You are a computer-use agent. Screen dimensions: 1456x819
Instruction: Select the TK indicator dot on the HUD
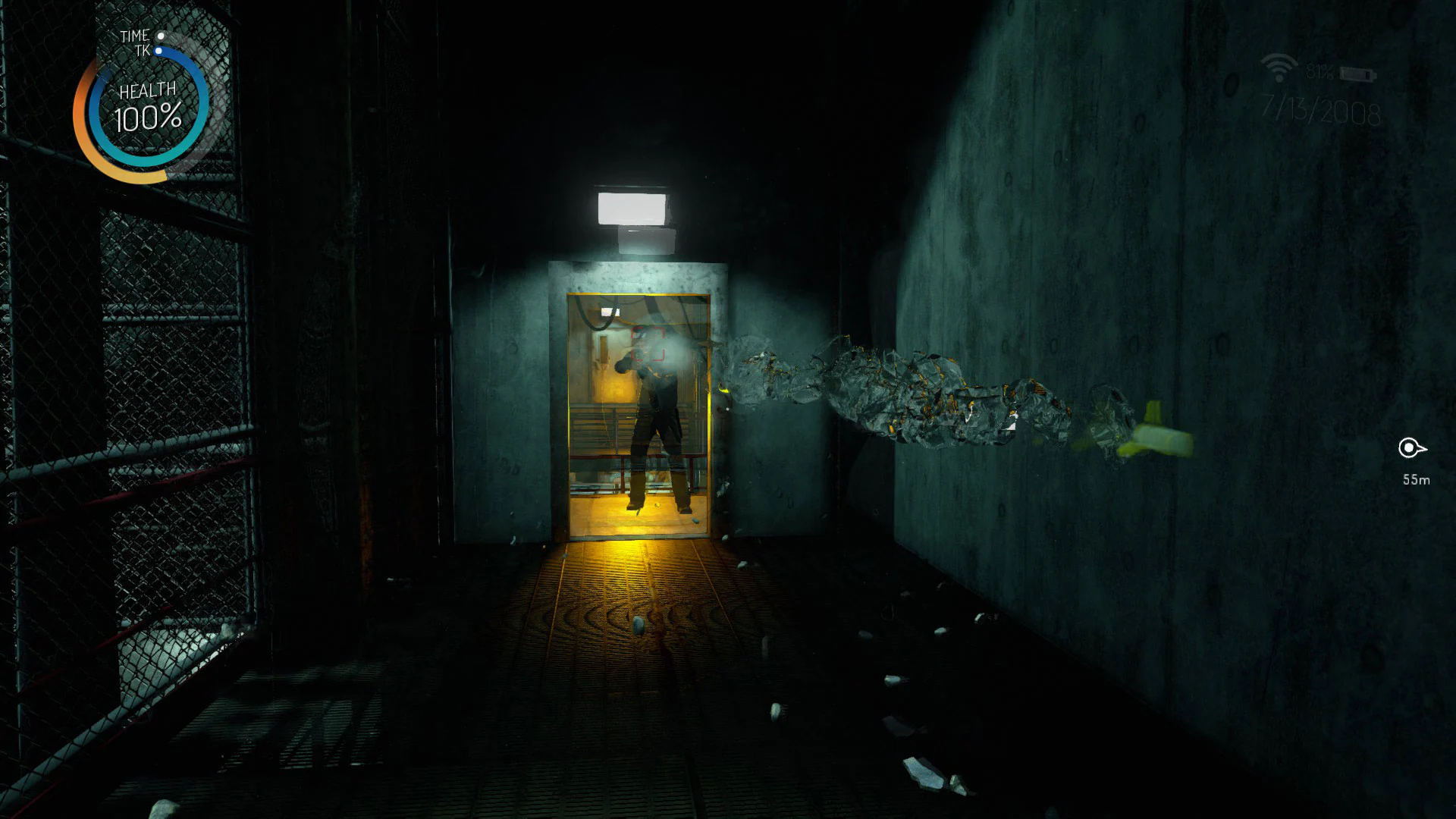tap(158, 50)
